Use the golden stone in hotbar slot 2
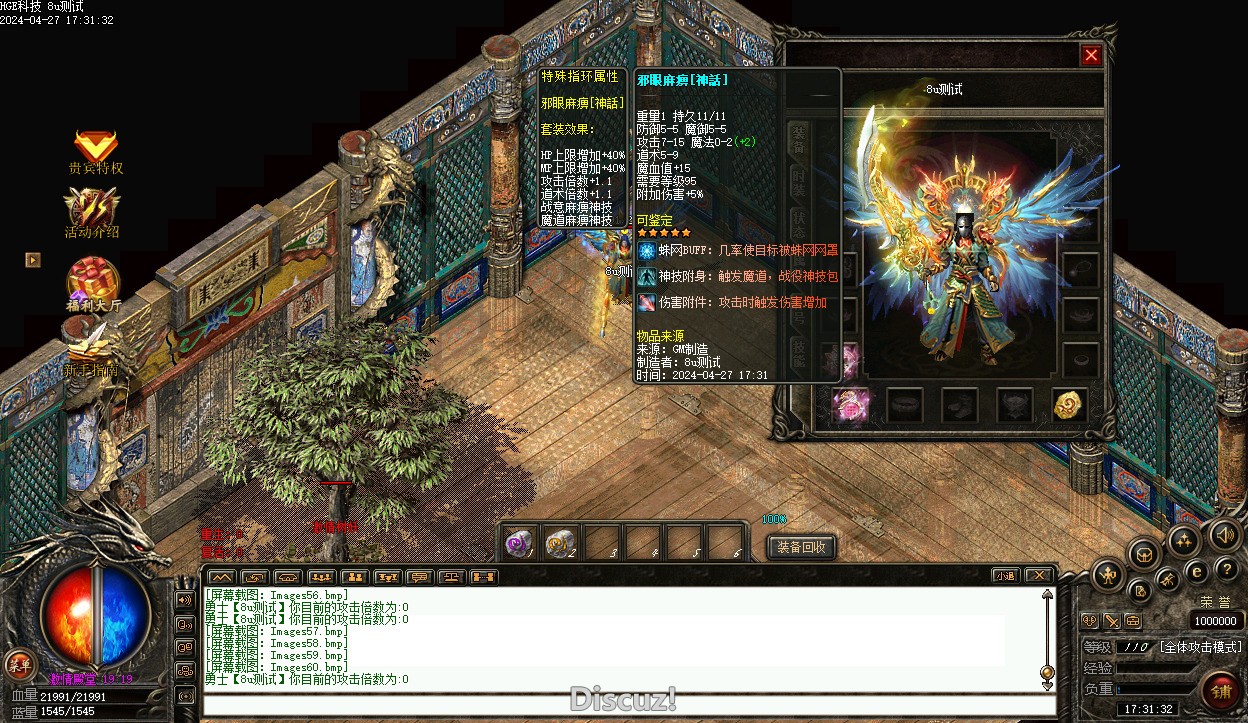Screen dimensions: 1248x723 pyautogui.click(x=560, y=543)
